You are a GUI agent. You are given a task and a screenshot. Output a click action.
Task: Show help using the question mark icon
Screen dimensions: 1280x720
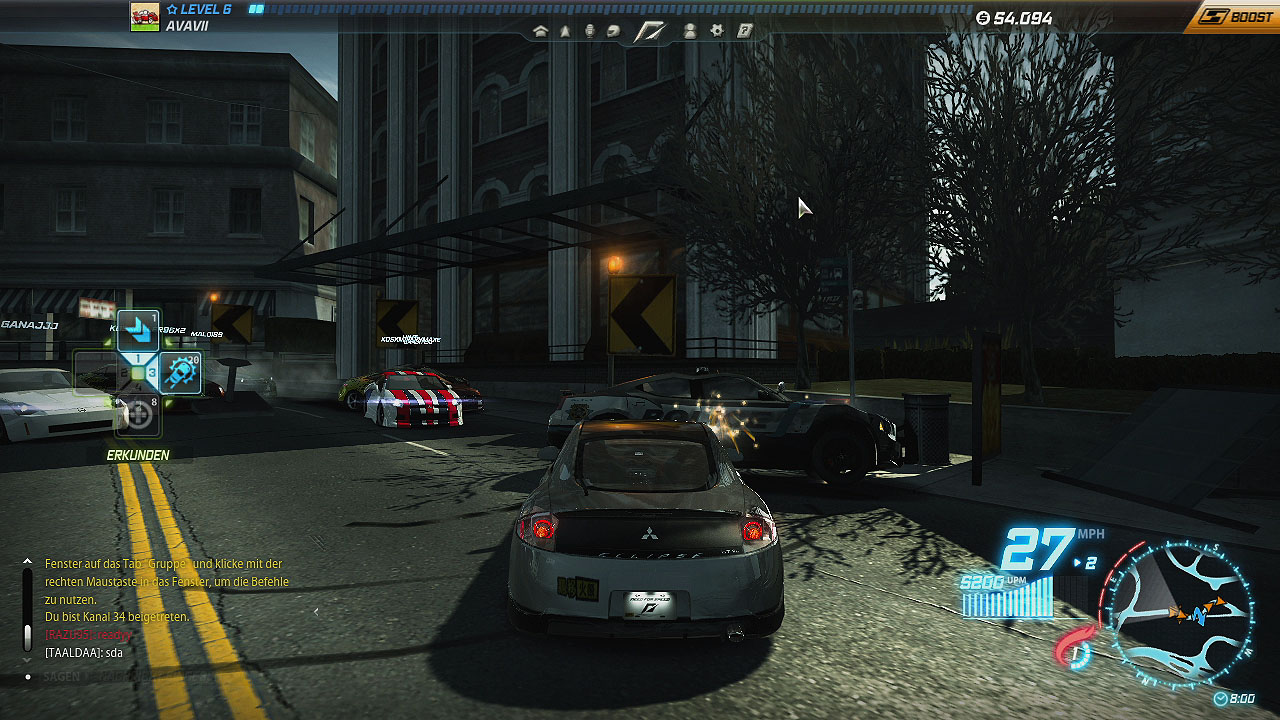[744, 31]
